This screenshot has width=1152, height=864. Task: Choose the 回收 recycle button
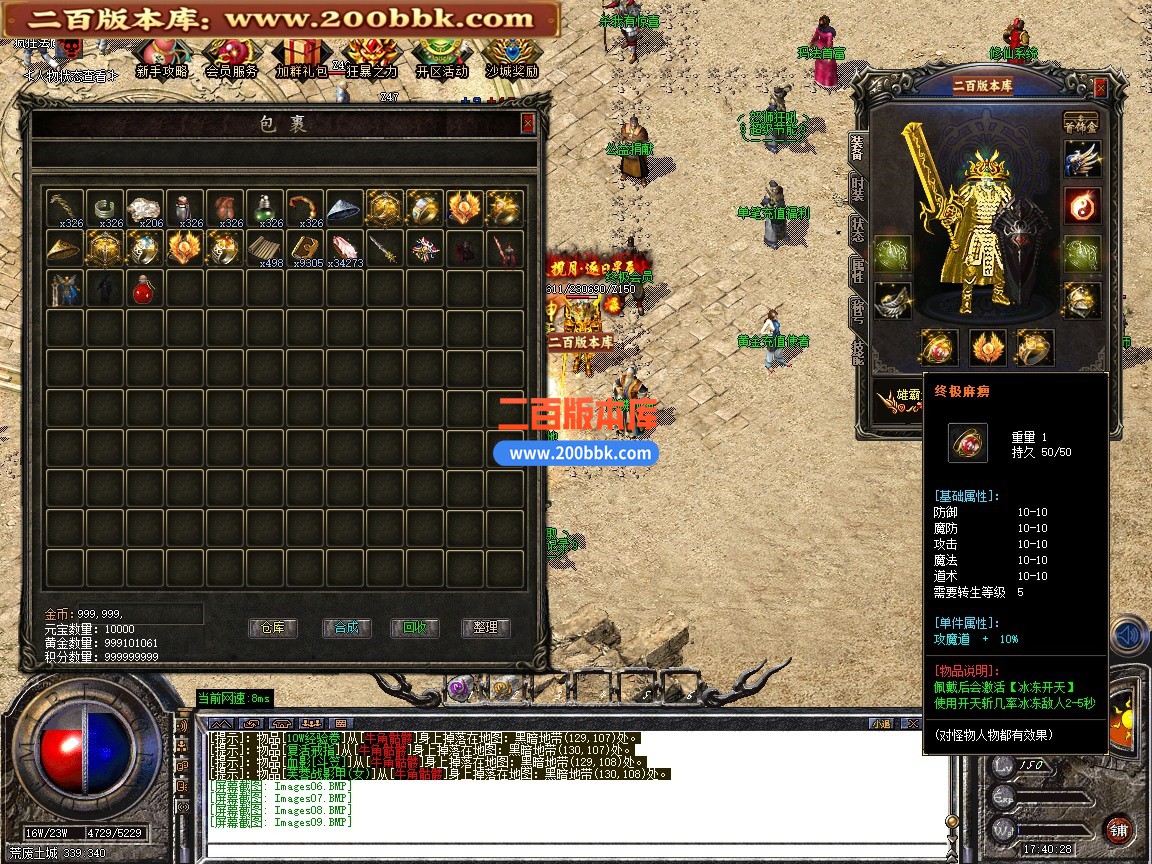pyautogui.click(x=415, y=628)
